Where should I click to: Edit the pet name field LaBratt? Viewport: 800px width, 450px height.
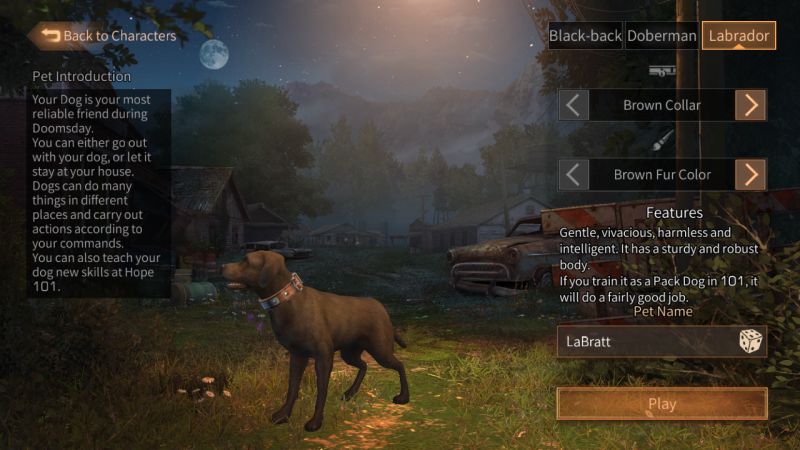[x=645, y=341]
